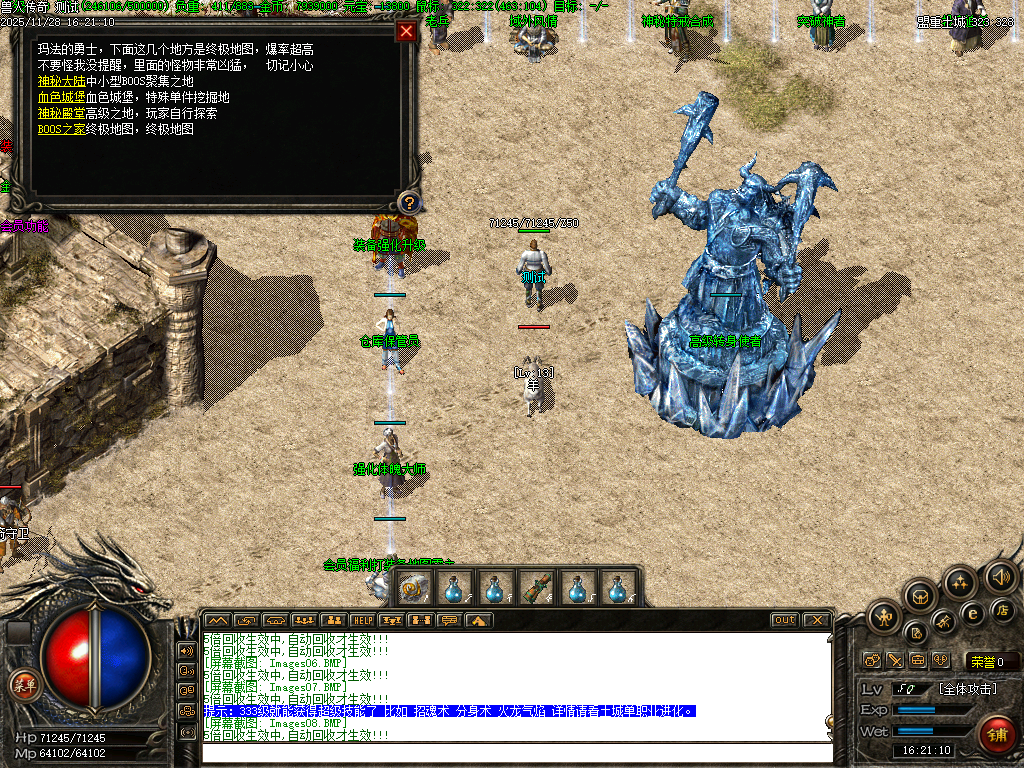Click the 'out' button on chat bar
Viewport: 1024px width, 768px height.
[784, 620]
